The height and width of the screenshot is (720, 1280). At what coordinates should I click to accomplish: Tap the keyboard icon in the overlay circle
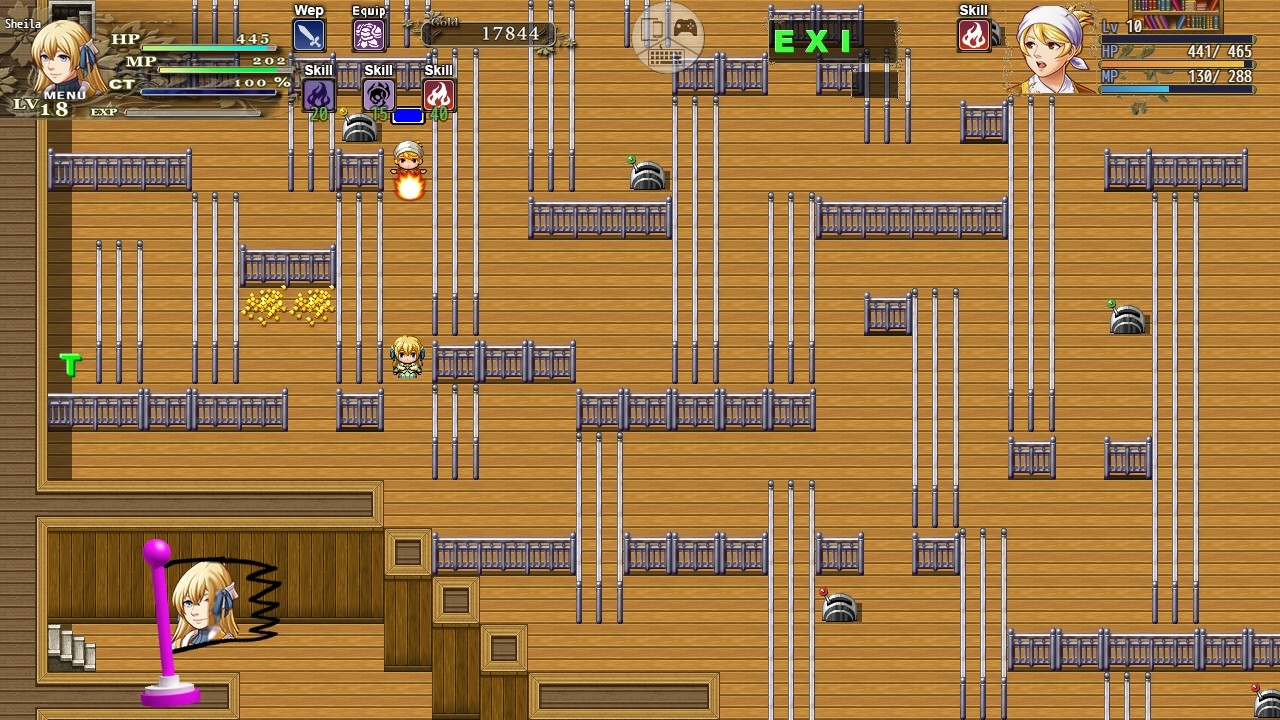[667, 57]
